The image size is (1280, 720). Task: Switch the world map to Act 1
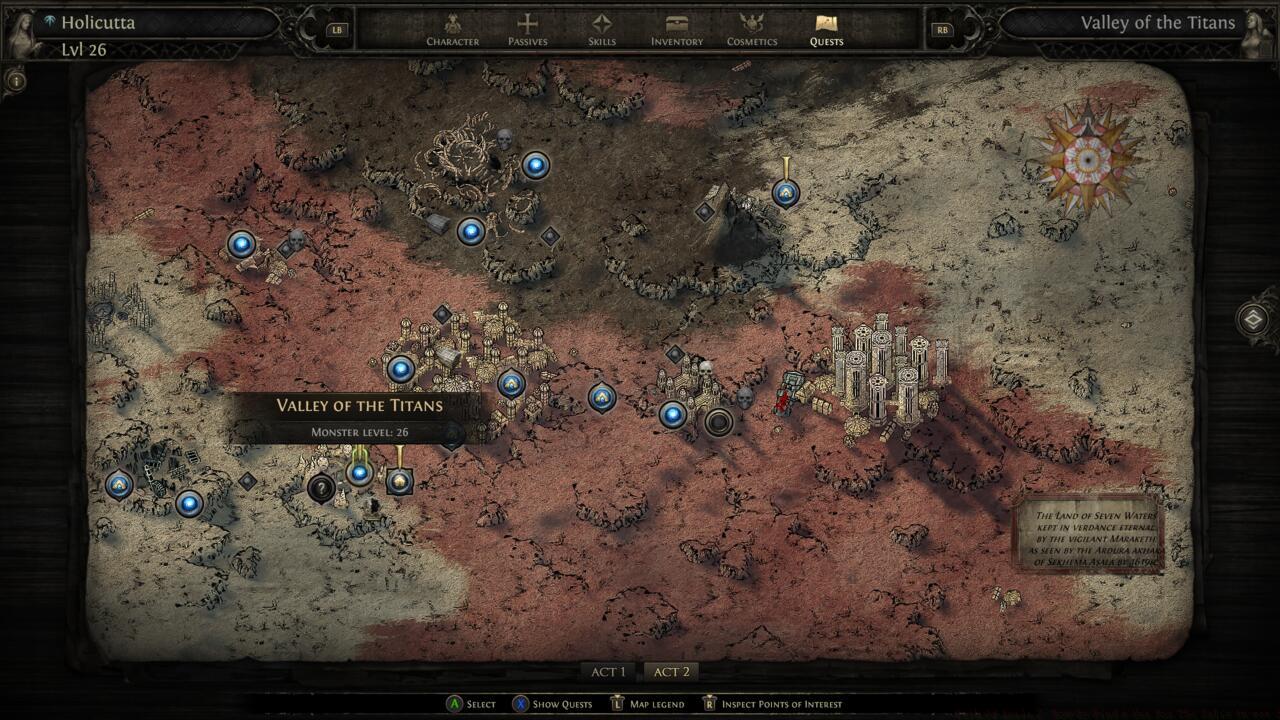coord(608,672)
